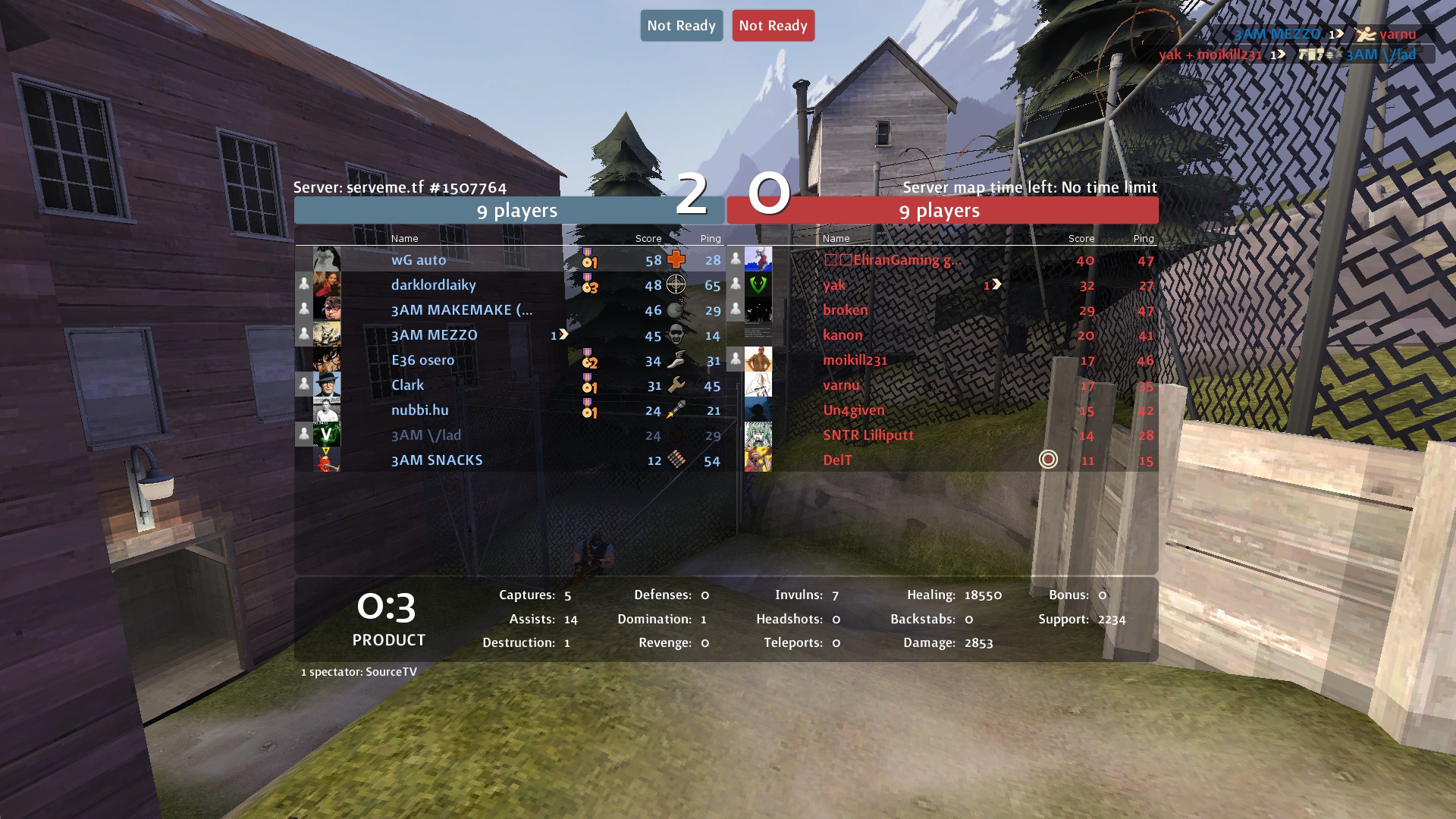Viewport: 1456px width, 819px height.
Task: Click the 3AM MAKEMAKE player row
Action: click(461, 310)
